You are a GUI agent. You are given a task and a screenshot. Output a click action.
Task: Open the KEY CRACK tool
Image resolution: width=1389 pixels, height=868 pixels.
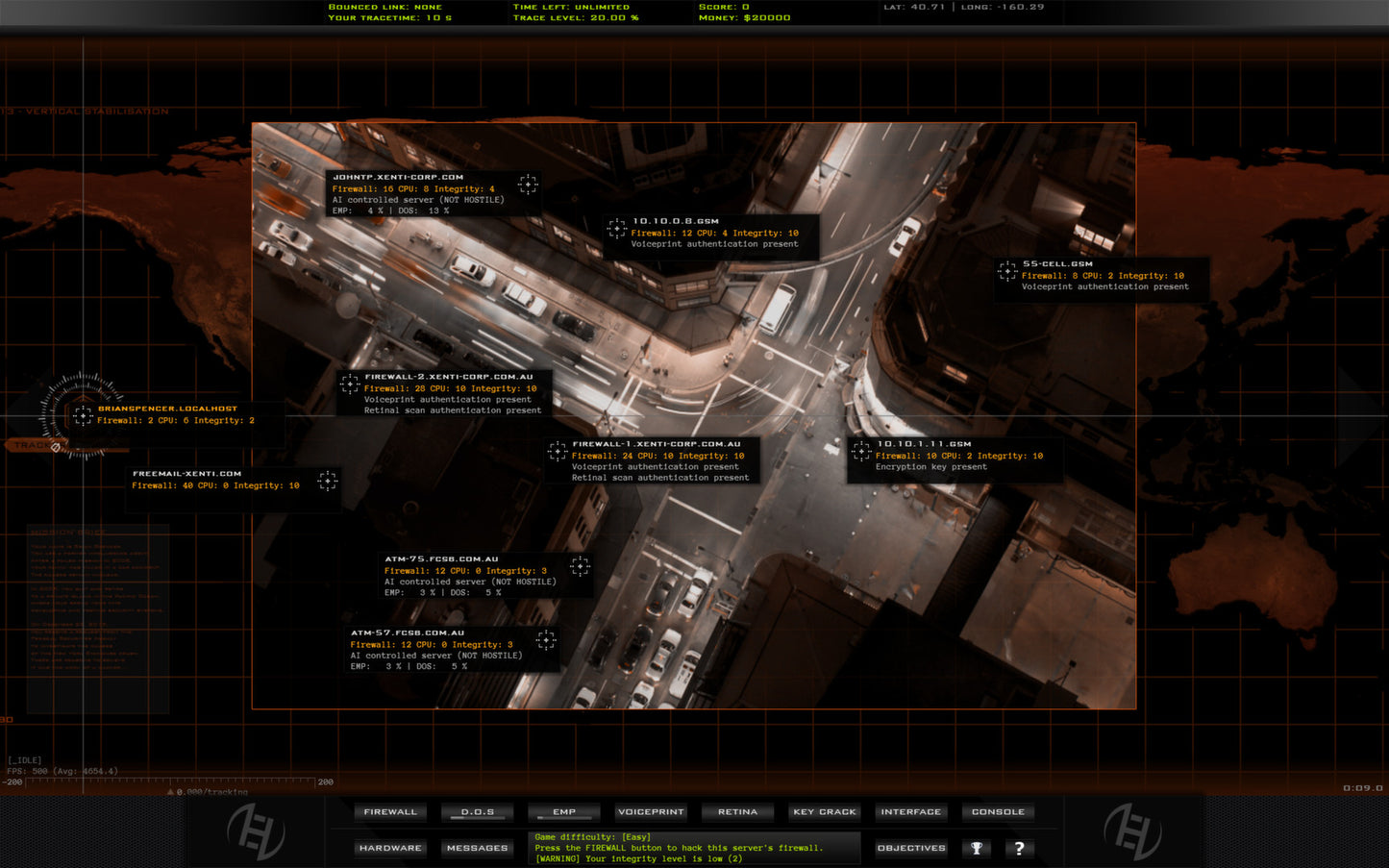coord(823,811)
